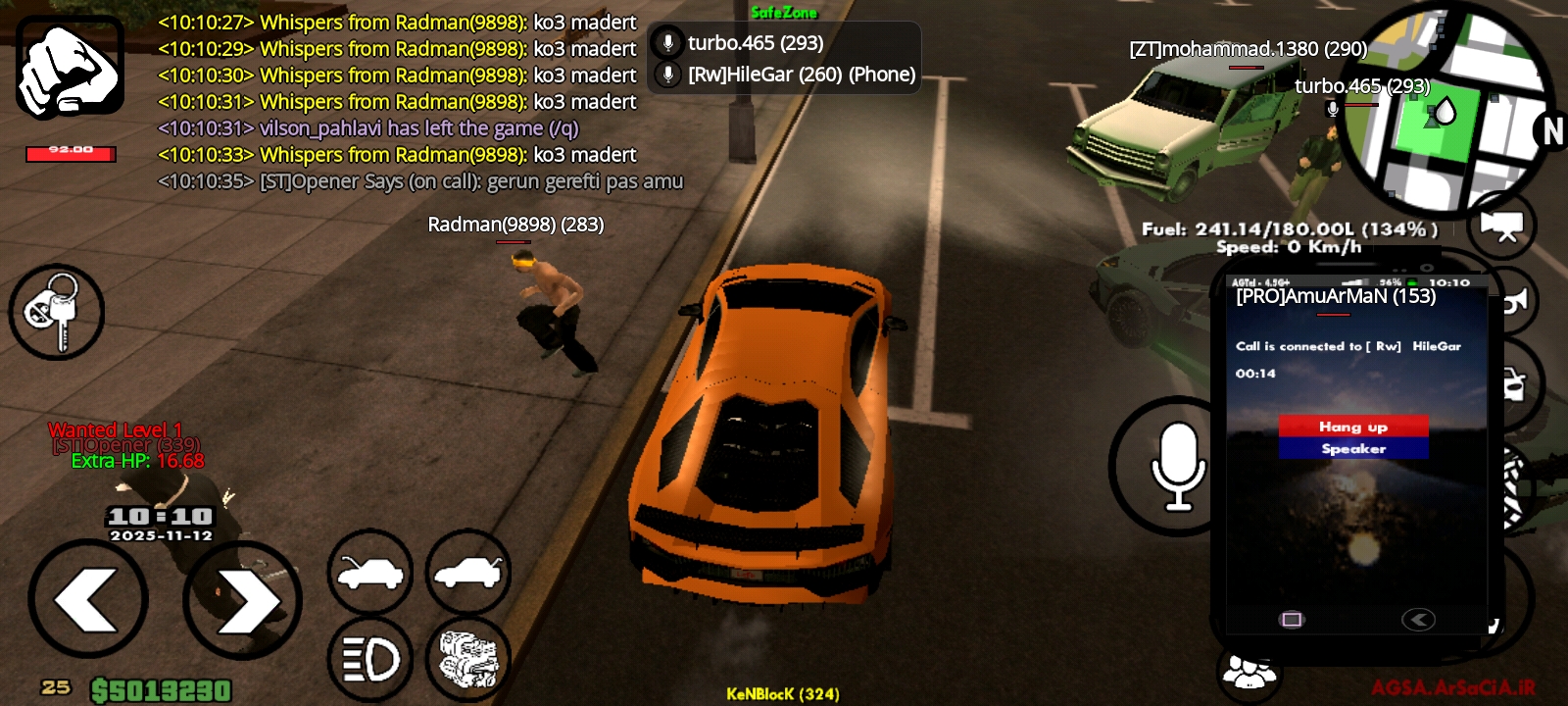The image size is (1568, 706).
Task: Enable Speaker mode on the phone call
Action: (1353, 448)
